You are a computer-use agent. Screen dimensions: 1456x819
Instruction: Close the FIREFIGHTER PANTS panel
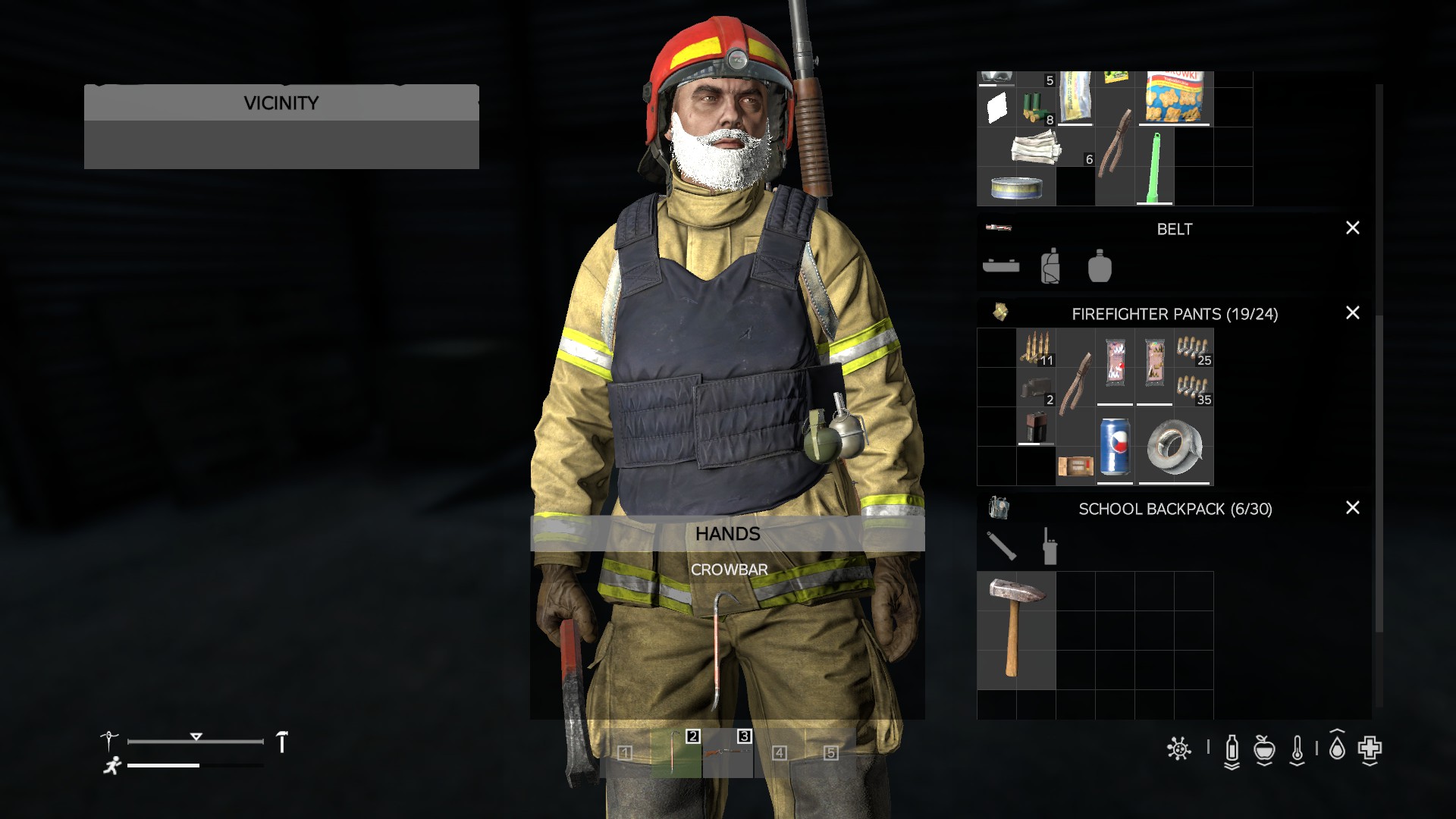(1353, 311)
